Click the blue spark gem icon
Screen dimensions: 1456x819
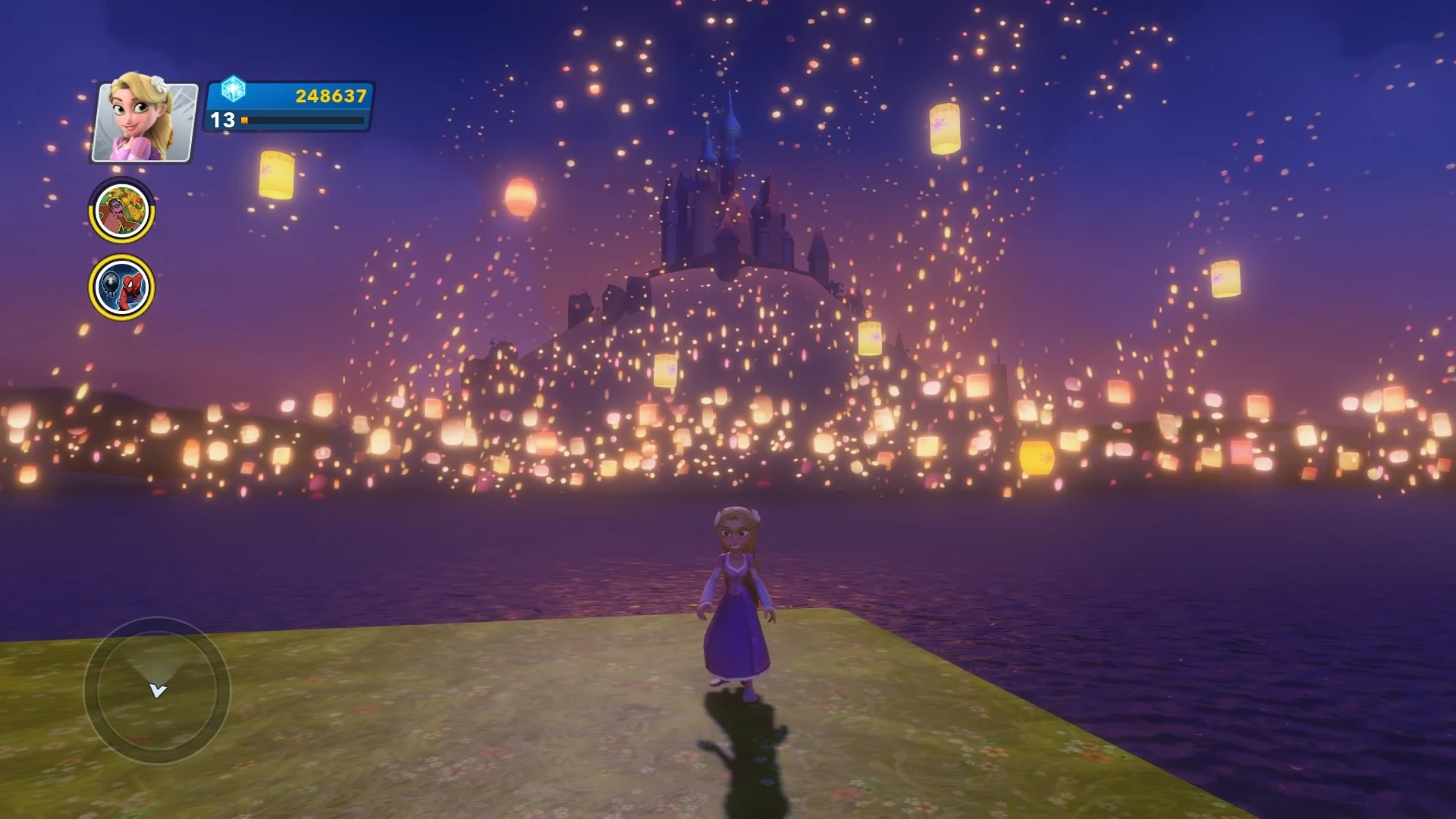point(235,89)
